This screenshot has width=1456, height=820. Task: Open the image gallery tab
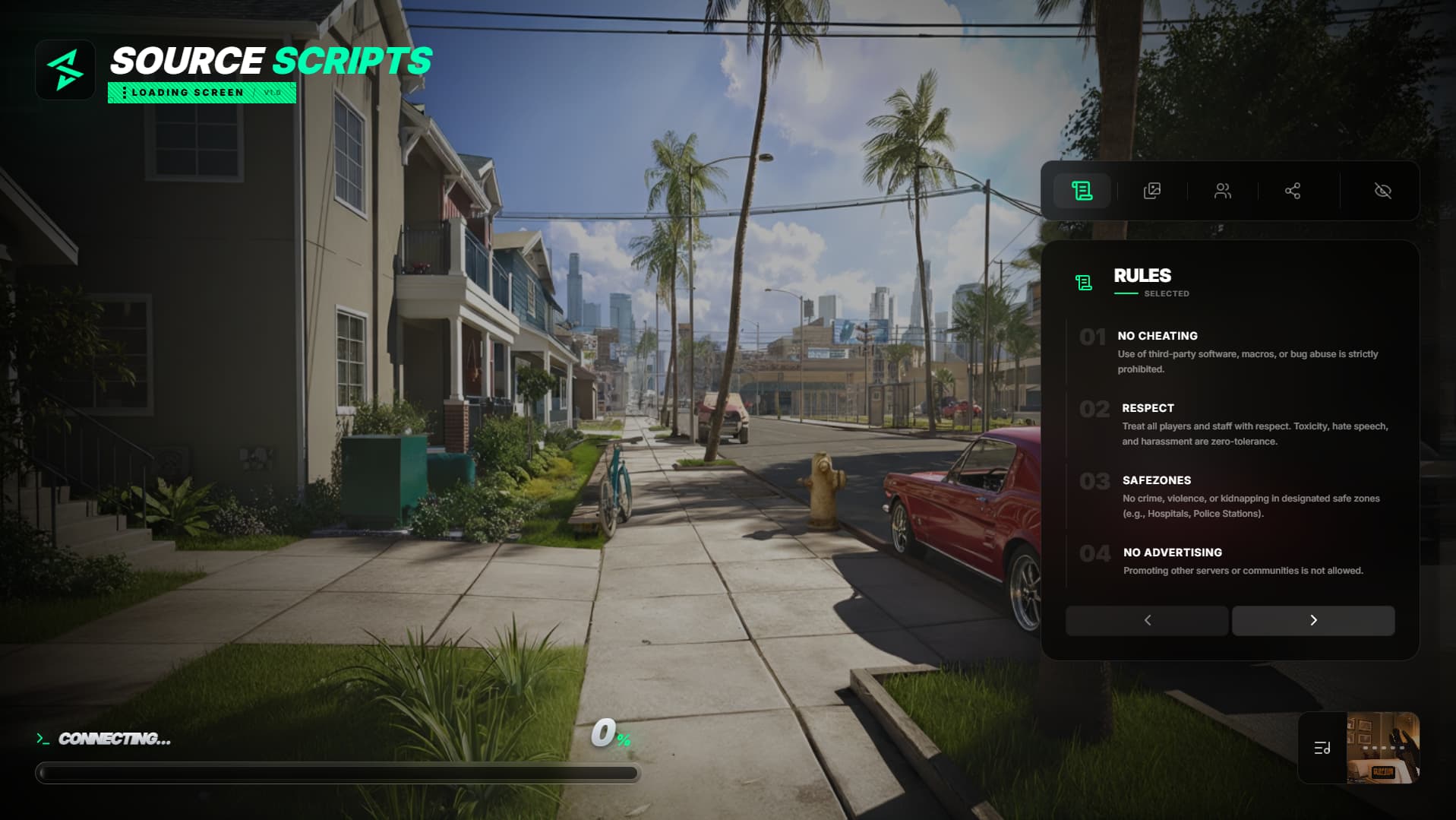pos(1151,191)
